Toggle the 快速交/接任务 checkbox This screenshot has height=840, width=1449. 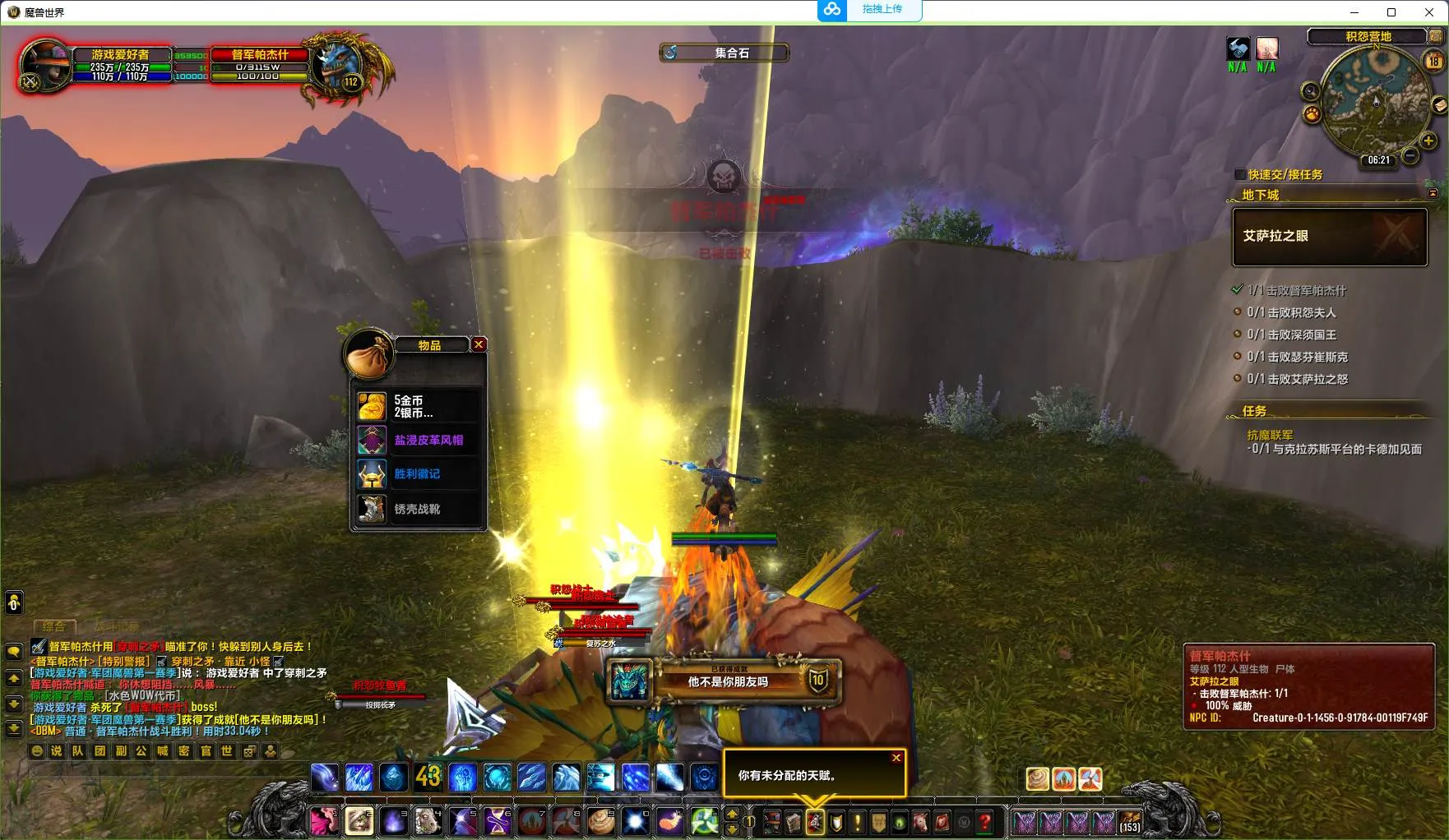pos(1240,174)
